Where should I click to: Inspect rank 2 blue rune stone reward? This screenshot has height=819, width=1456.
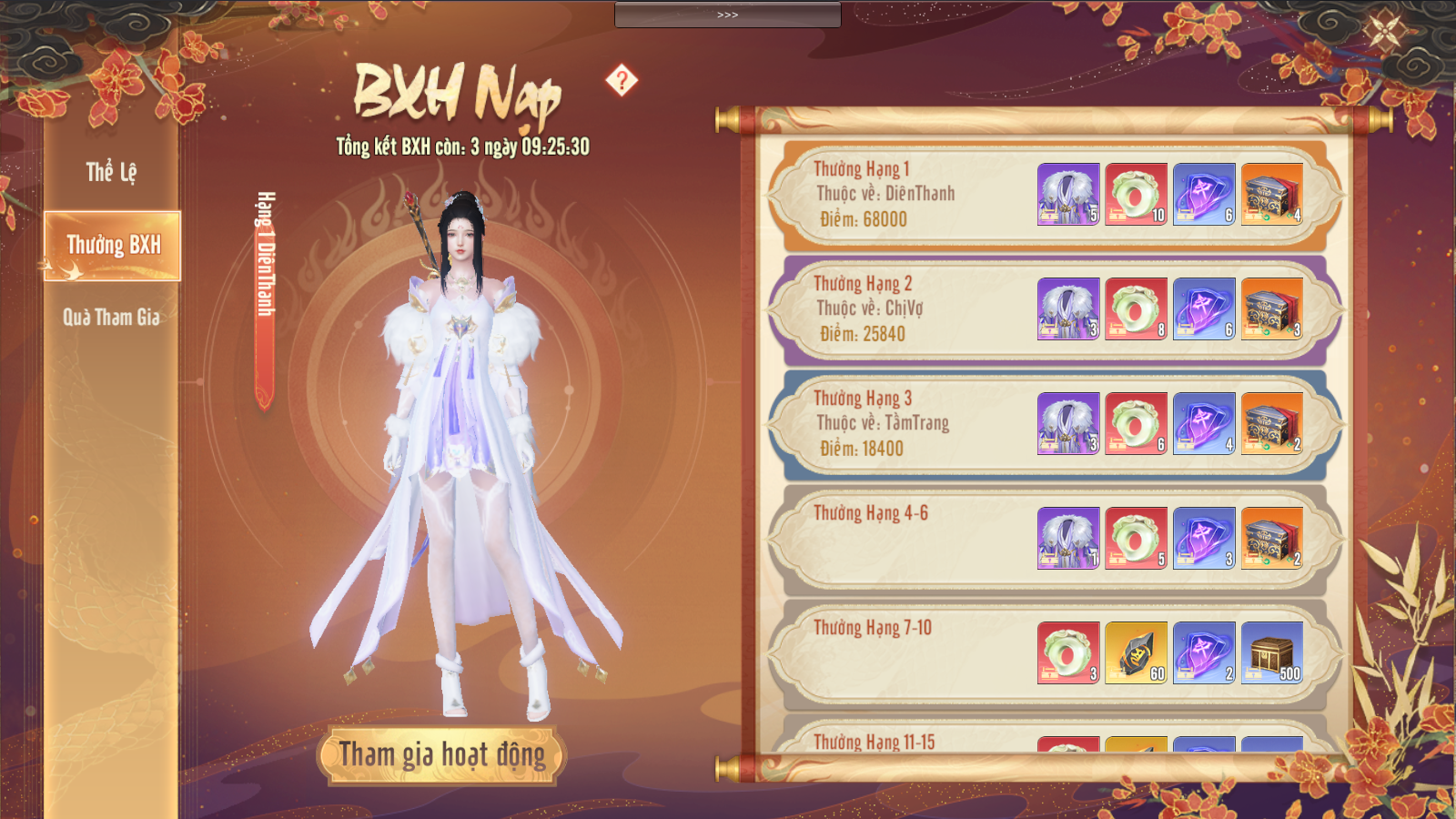pyautogui.click(x=1204, y=308)
